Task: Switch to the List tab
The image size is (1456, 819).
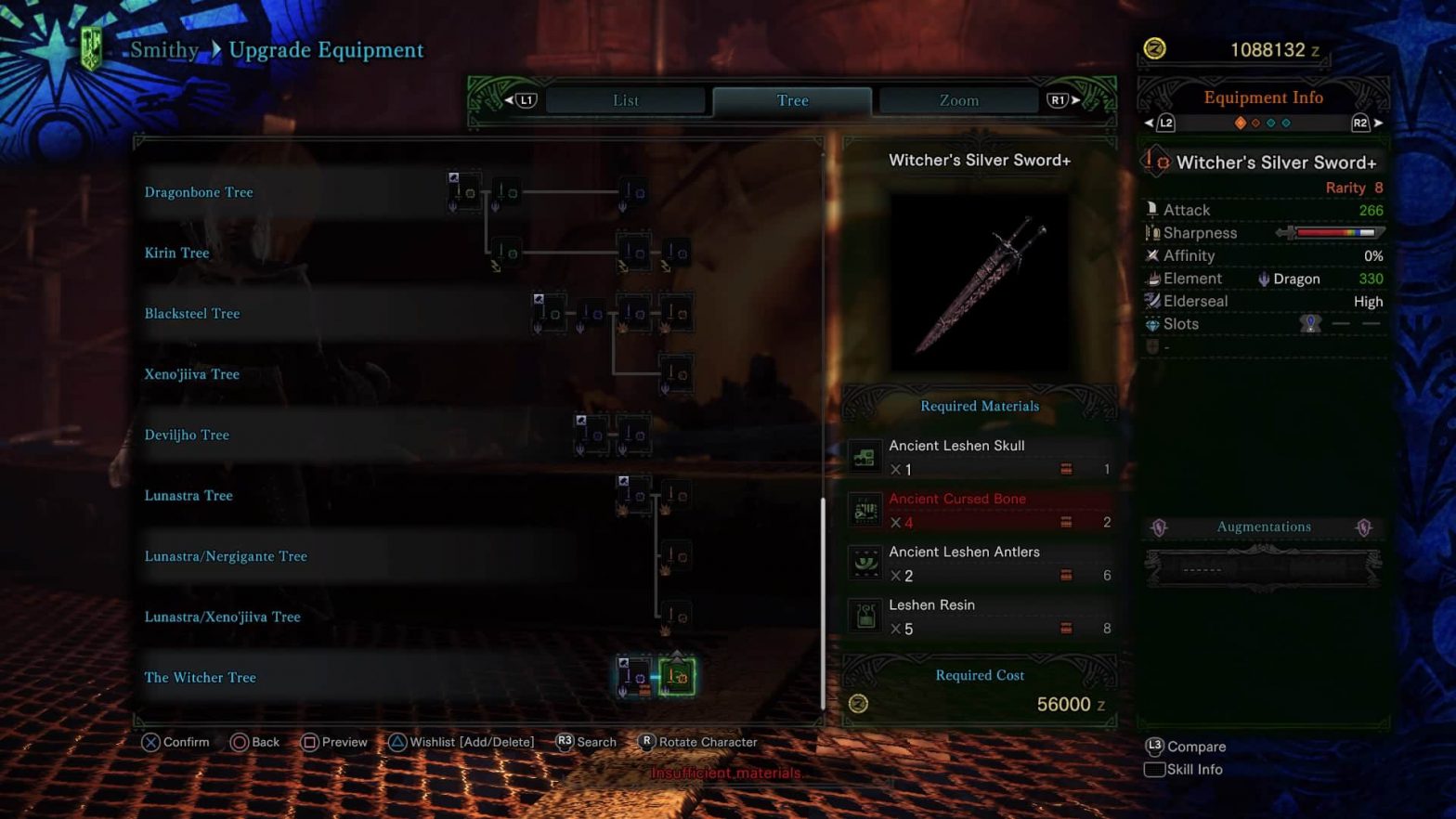Action: [625, 100]
